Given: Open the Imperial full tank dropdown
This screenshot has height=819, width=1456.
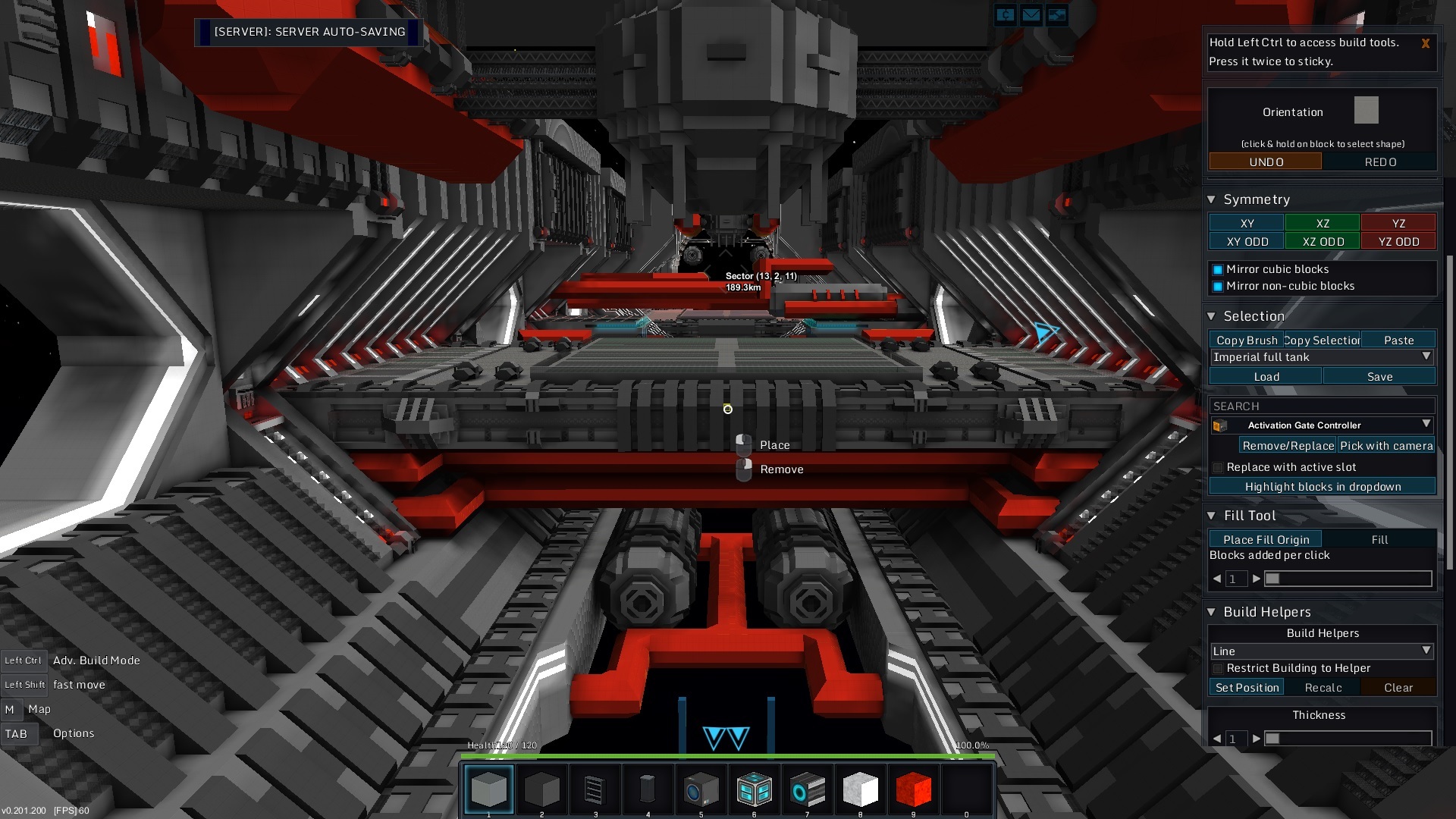Looking at the screenshot, I should click(x=1322, y=357).
